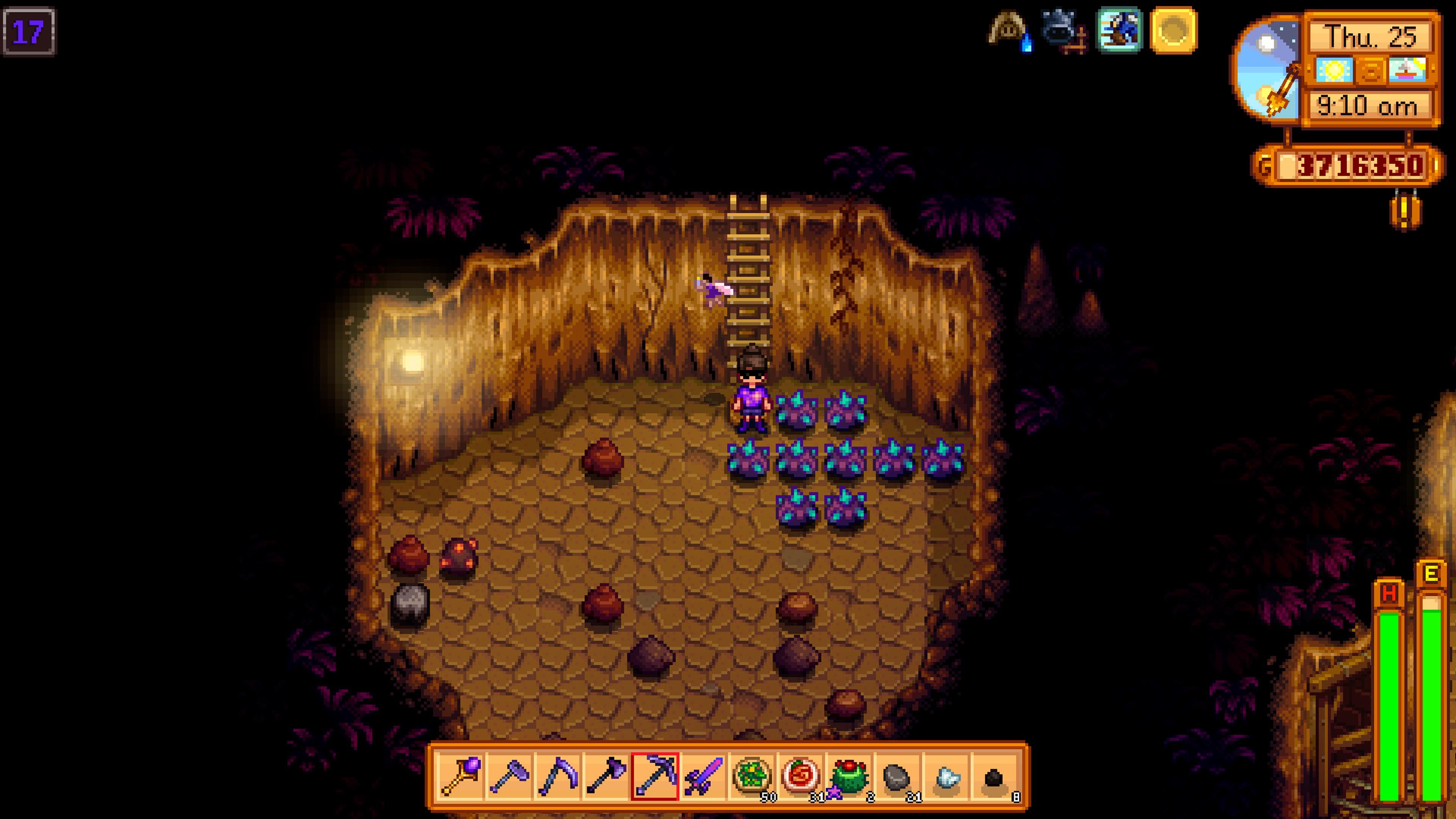Click the grey monster statue buff icon
Viewport: 1456px width, 819px height.
1062,30
